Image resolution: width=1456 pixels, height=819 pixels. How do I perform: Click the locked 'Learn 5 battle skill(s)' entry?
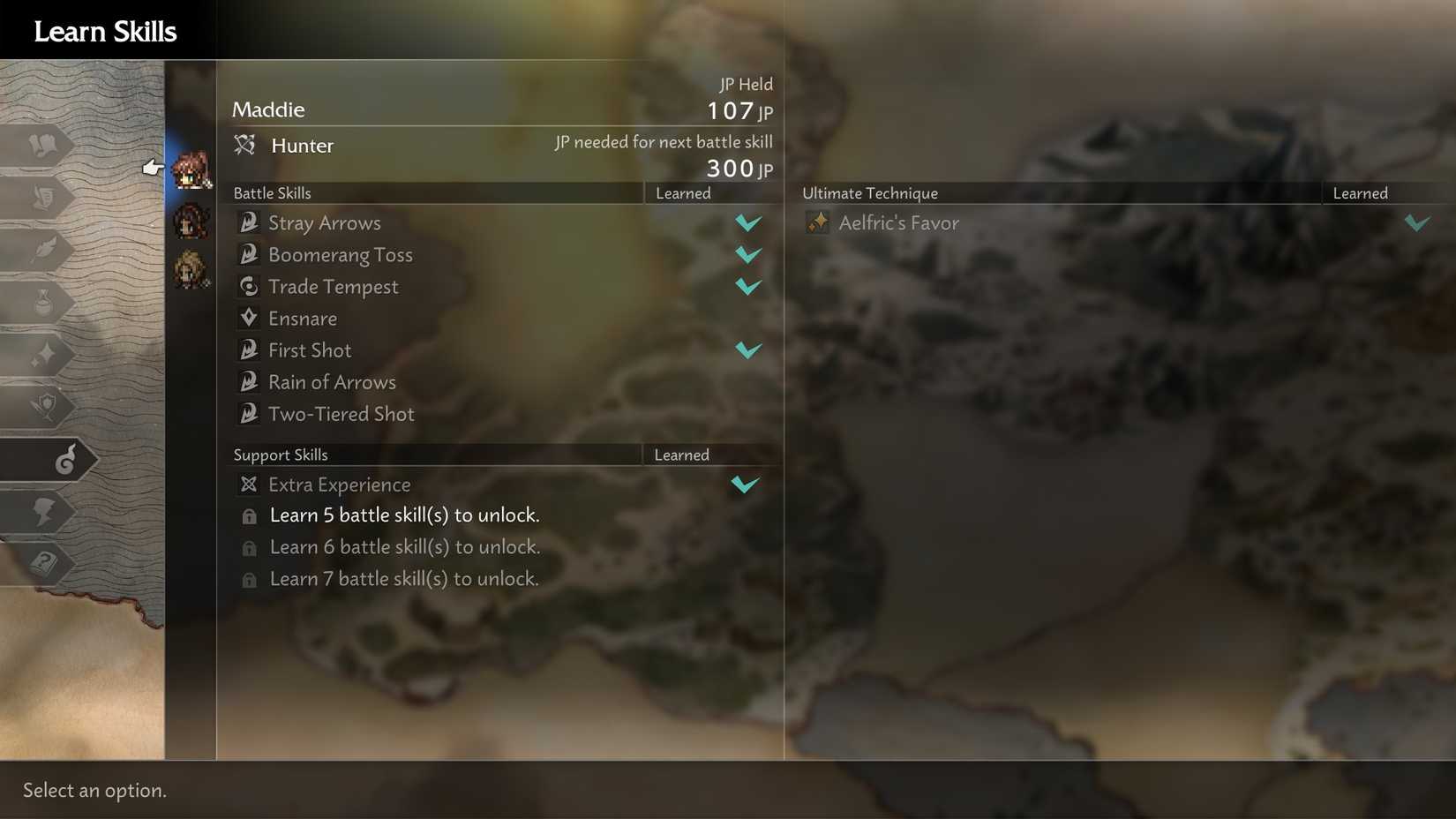click(404, 515)
